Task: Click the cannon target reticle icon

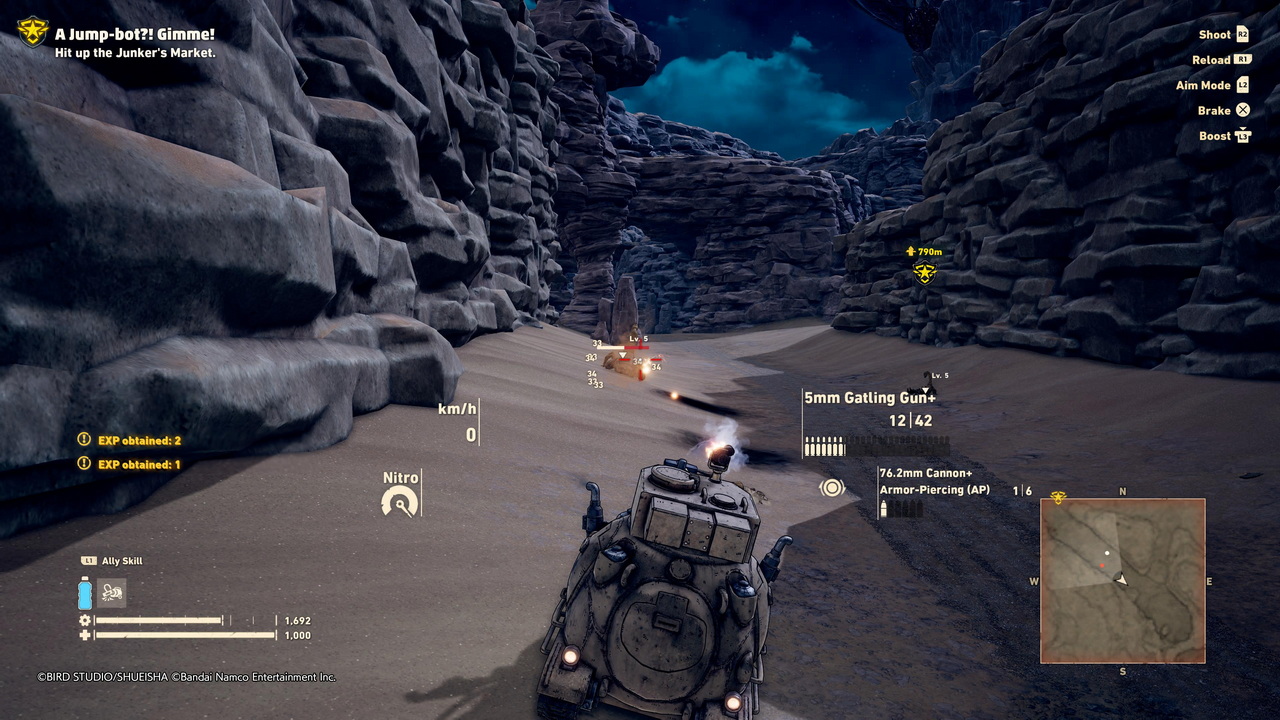Action: point(832,487)
